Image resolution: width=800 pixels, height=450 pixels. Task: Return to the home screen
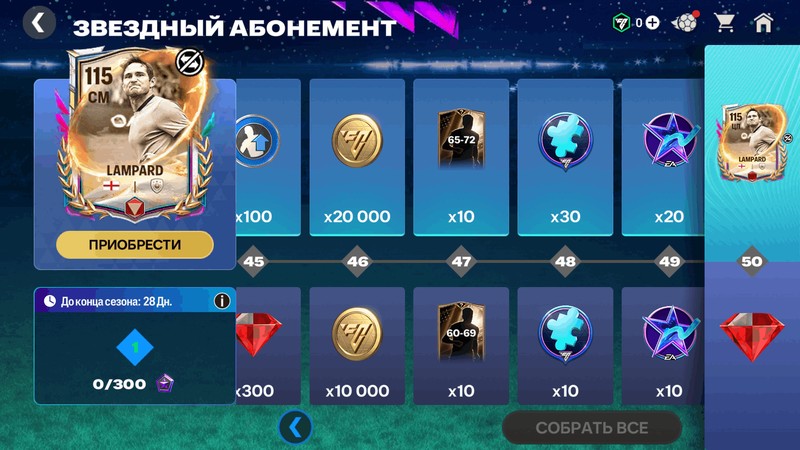pos(764,22)
